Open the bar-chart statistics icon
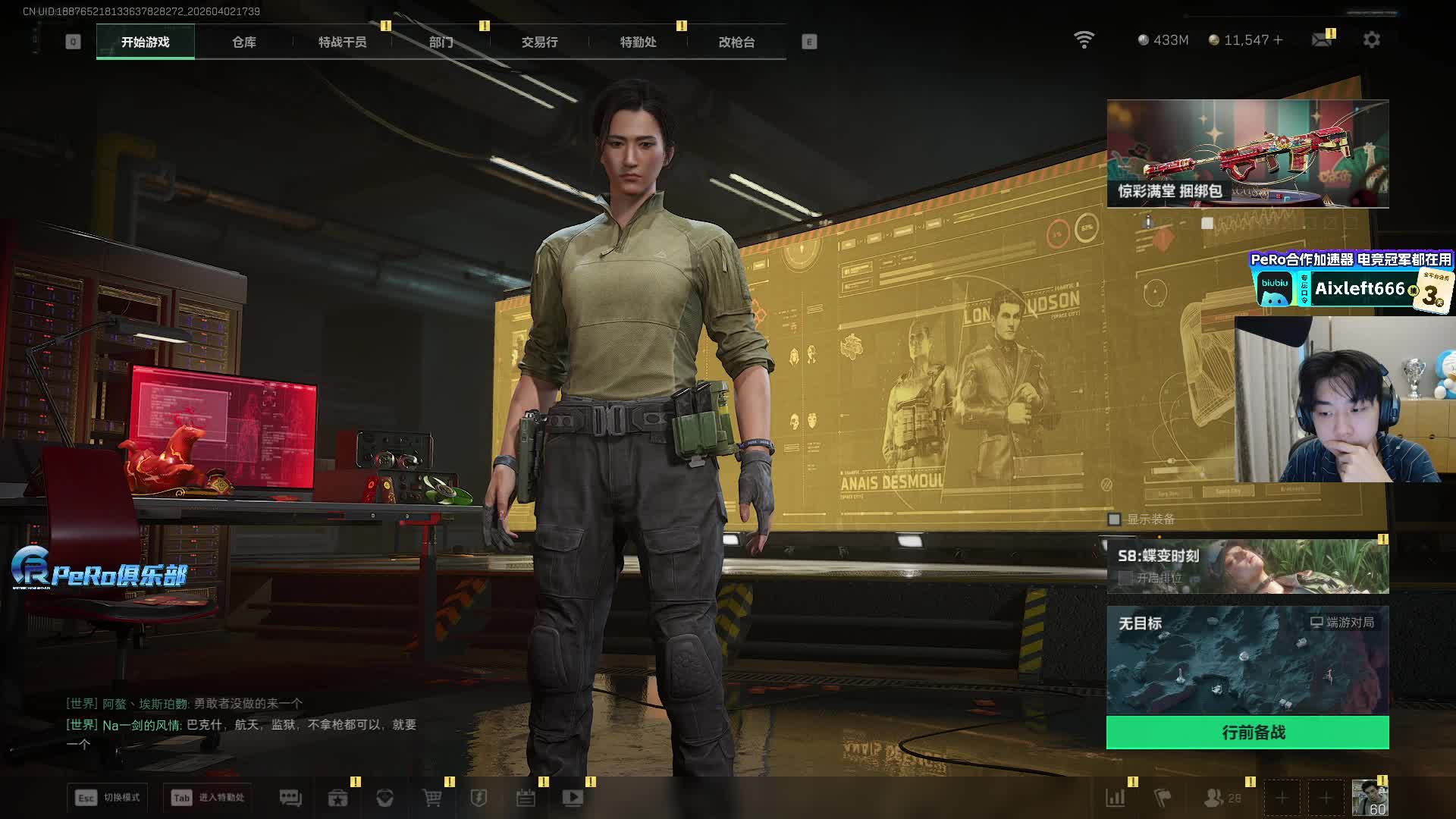This screenshot has height=819, width=1456. tap(1116, 798)
